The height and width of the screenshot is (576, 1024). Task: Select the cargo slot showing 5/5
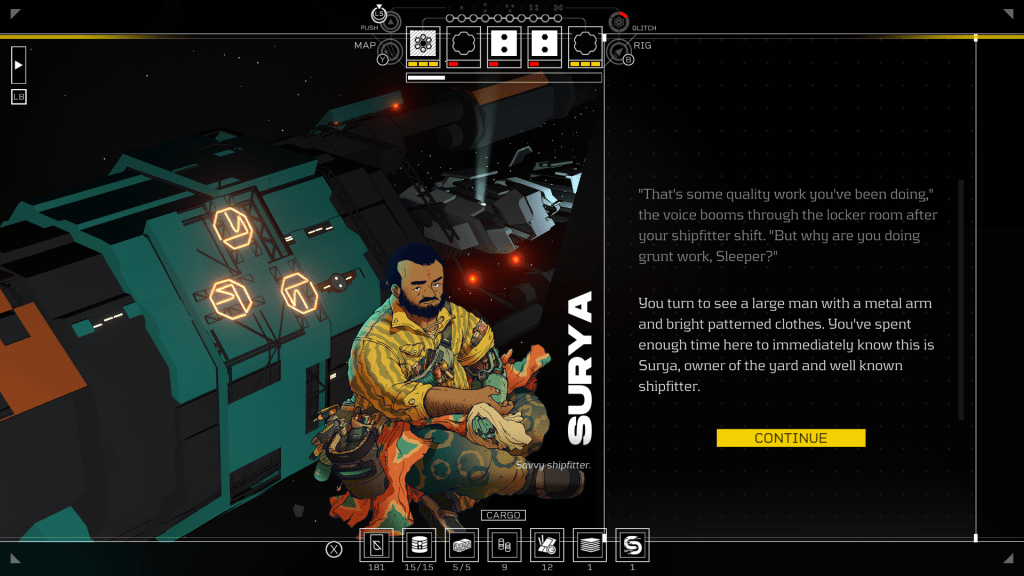coord(461,545)
